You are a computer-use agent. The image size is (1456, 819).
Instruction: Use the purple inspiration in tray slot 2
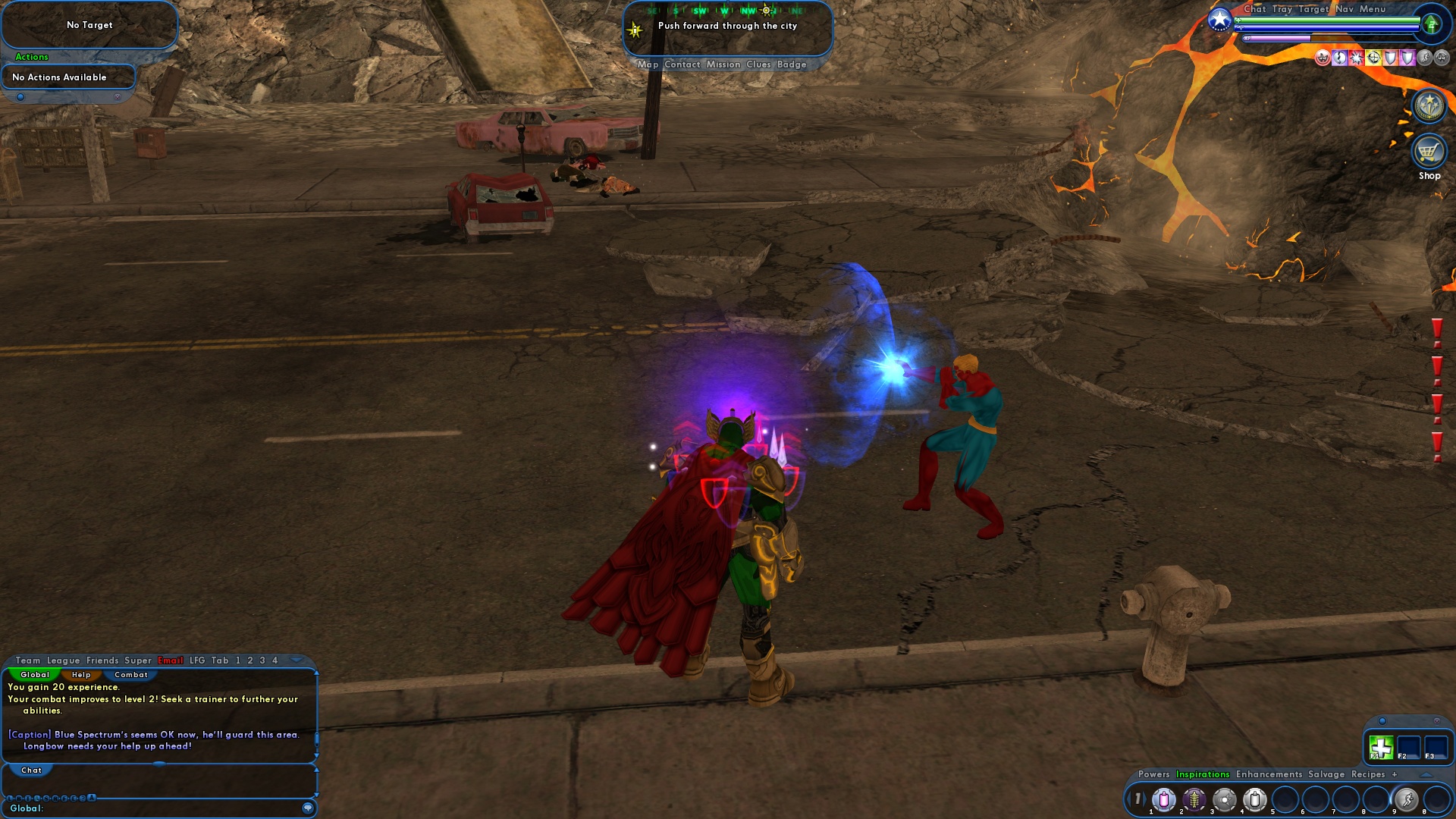tap(1194, 799)
